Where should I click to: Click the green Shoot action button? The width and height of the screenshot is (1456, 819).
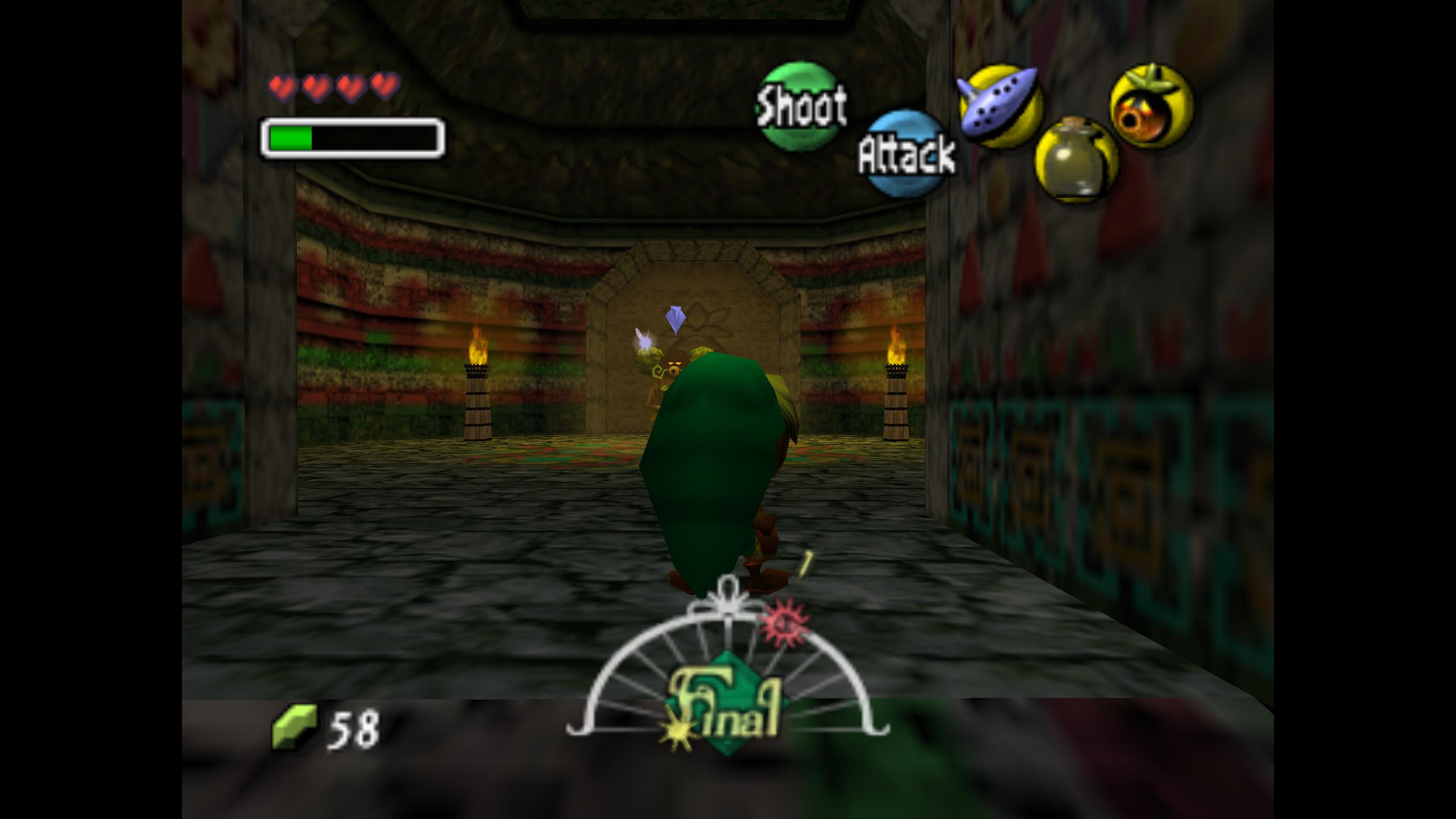800,106
